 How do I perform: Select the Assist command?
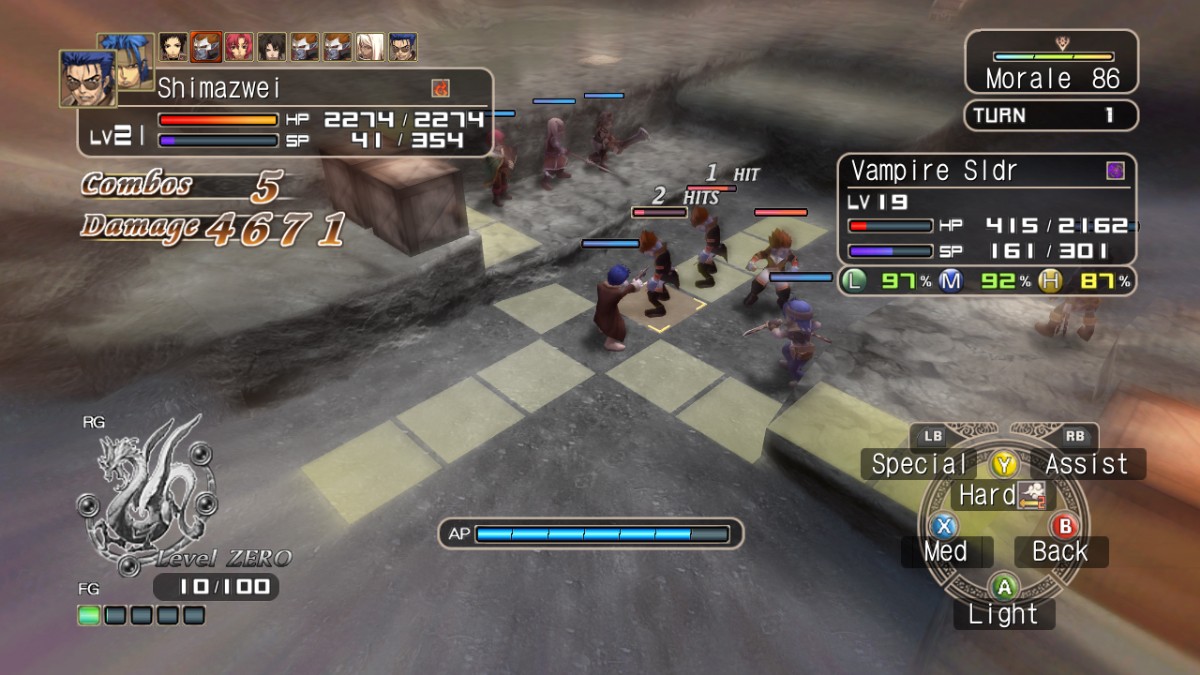(x=1086, y=464)
